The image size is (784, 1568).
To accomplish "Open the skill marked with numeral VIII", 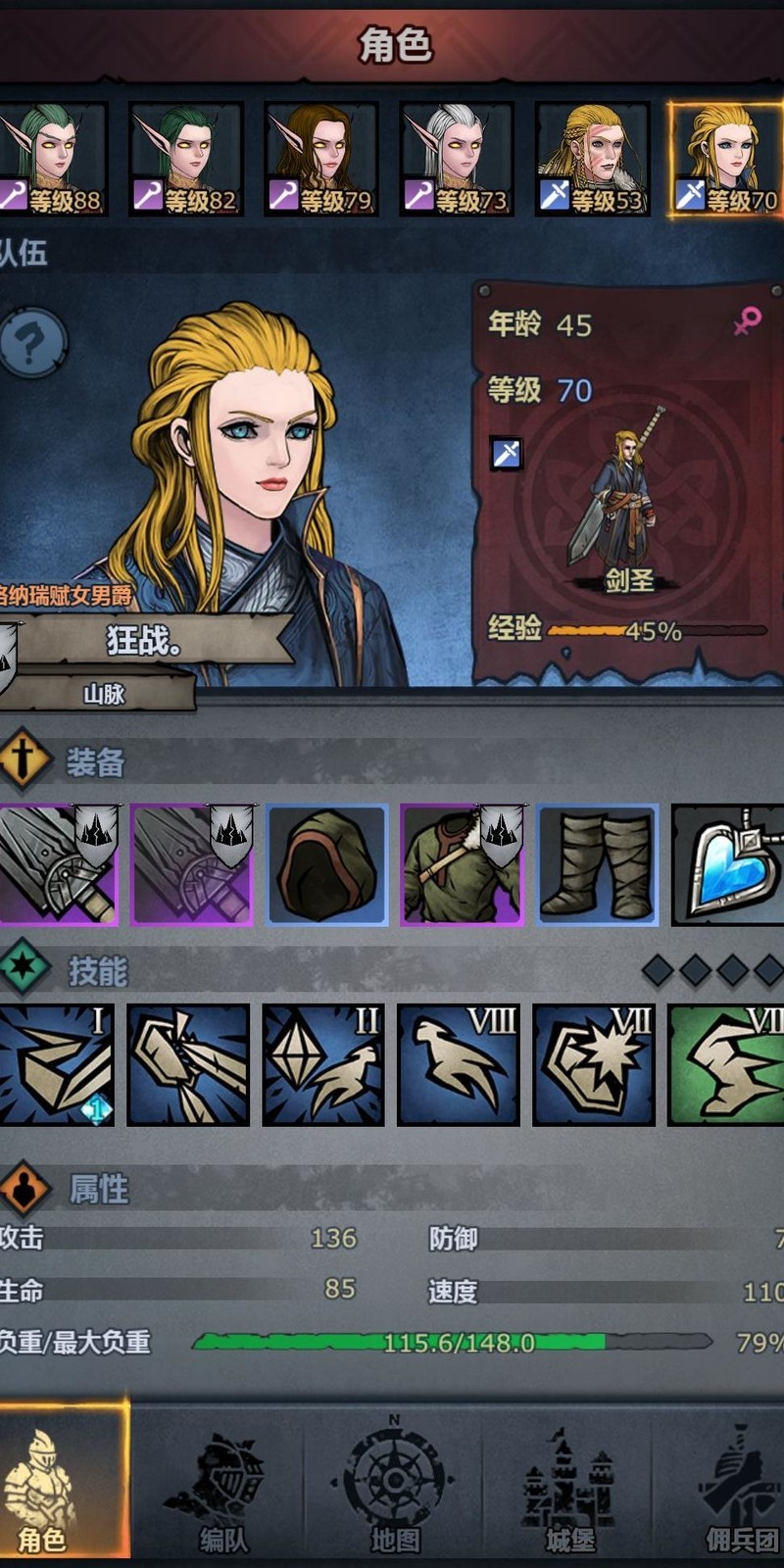I will click(x=459, y=1065).
